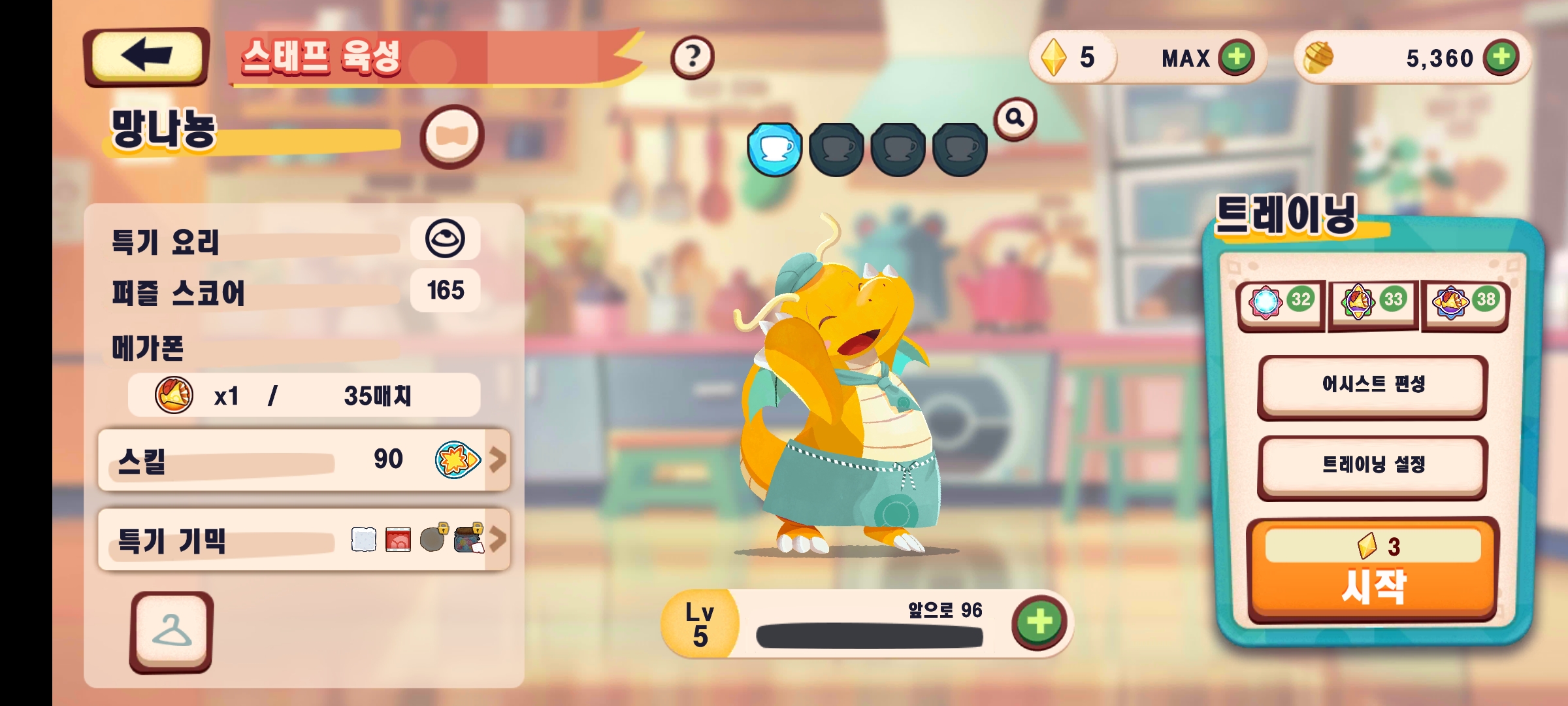
Task: Start training with the 시작 button
Action: [x=1372, y=570]
